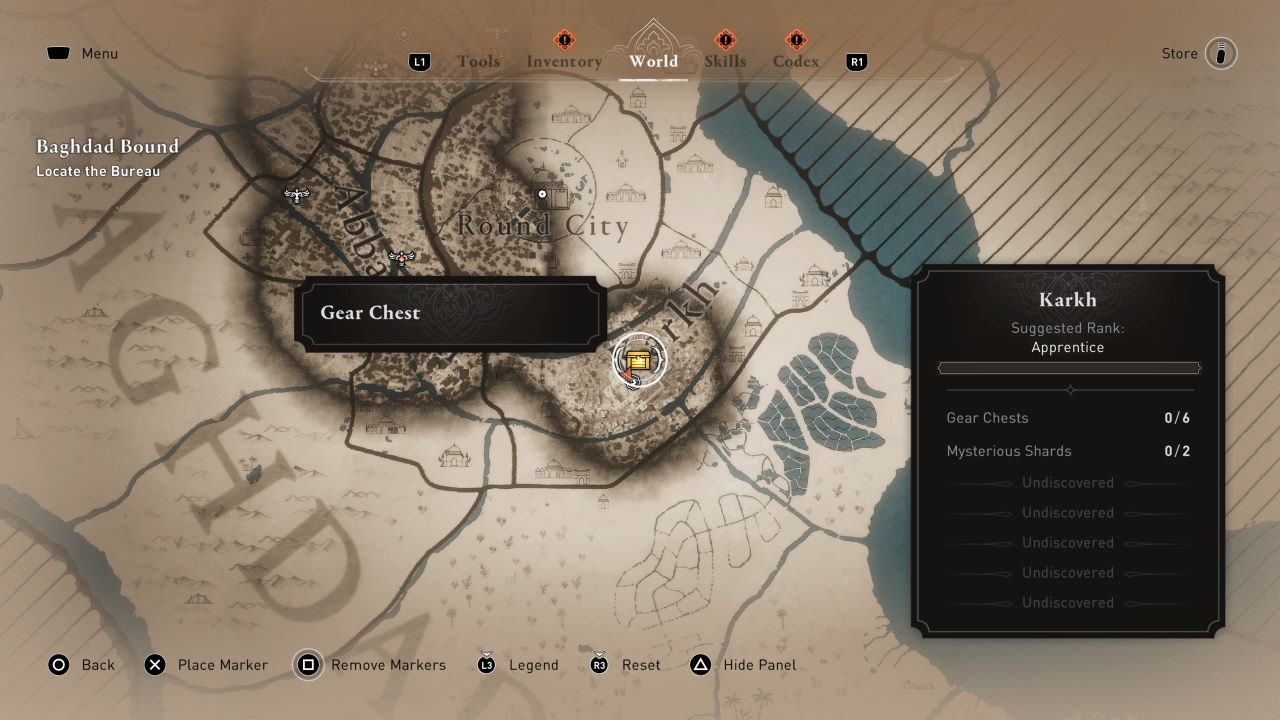
Task: Select the gold Gear Chest map marker
Action: coord(639,360)
